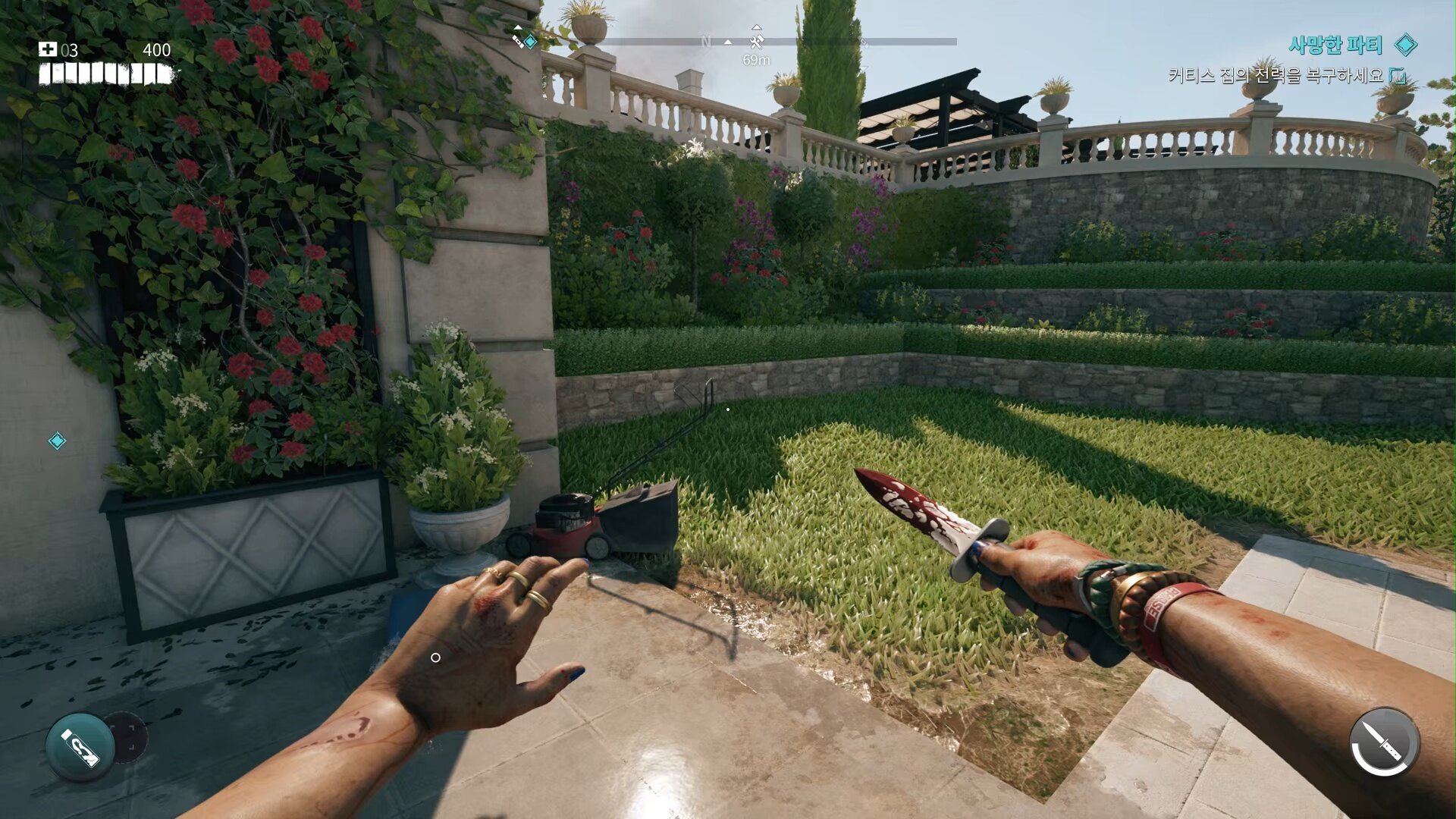Use the medkit icon beside the 03 count

coord(48,50)
